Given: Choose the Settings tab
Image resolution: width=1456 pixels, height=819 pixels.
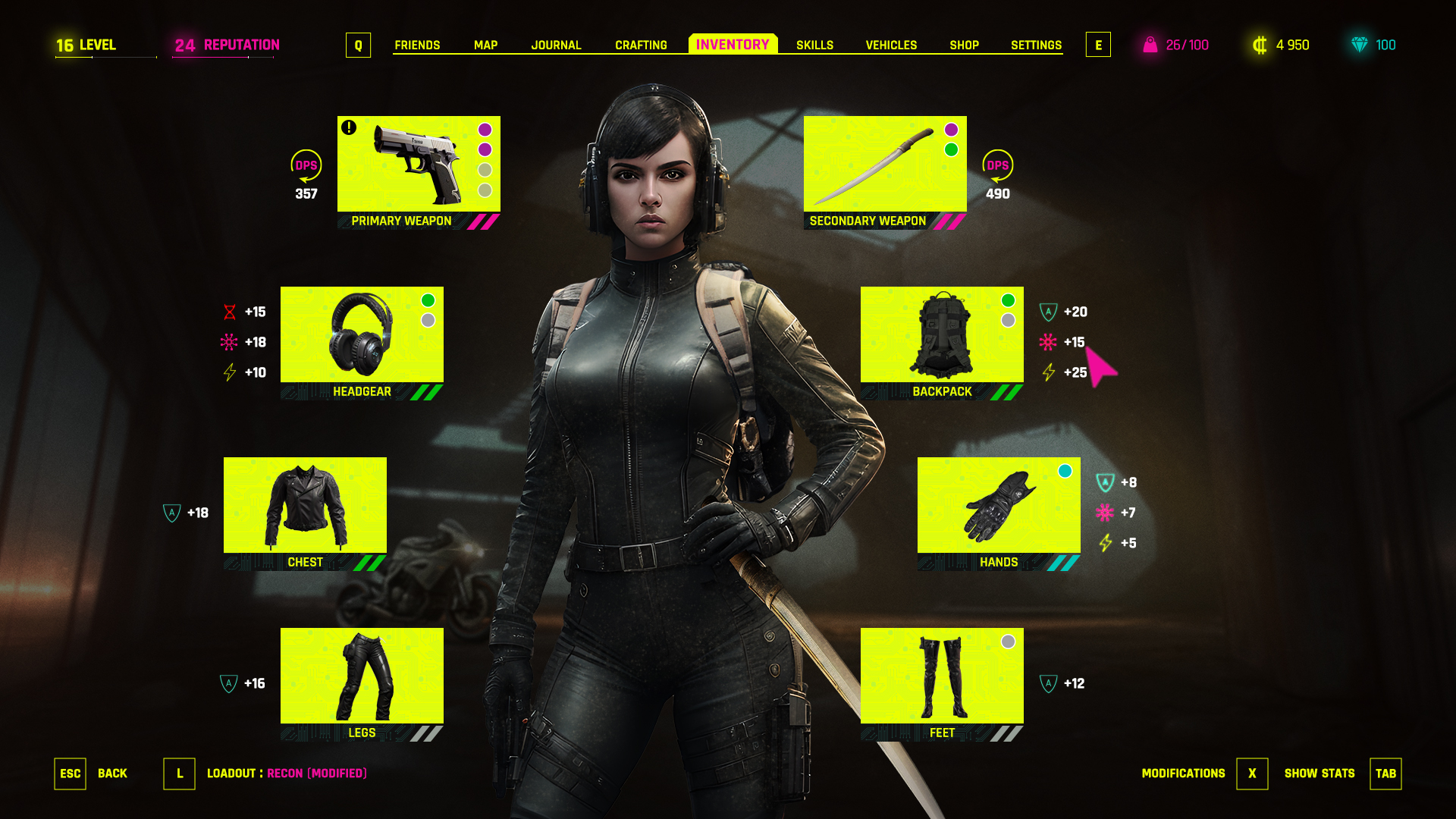Looking at the screenshot, I should [x=1036, y=45].
